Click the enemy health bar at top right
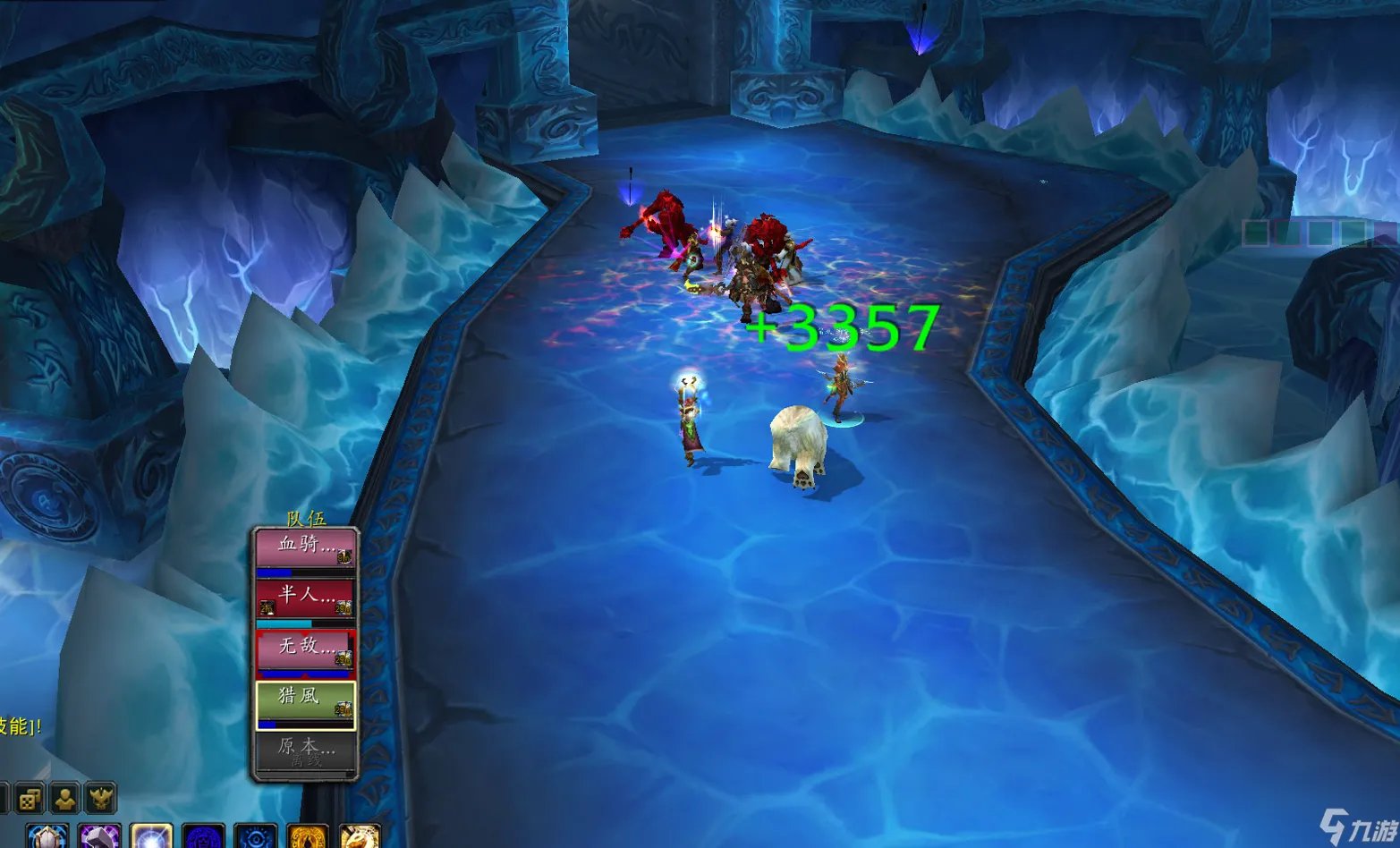Screen dimensions: 1400x848 (x=1306, y=233)
